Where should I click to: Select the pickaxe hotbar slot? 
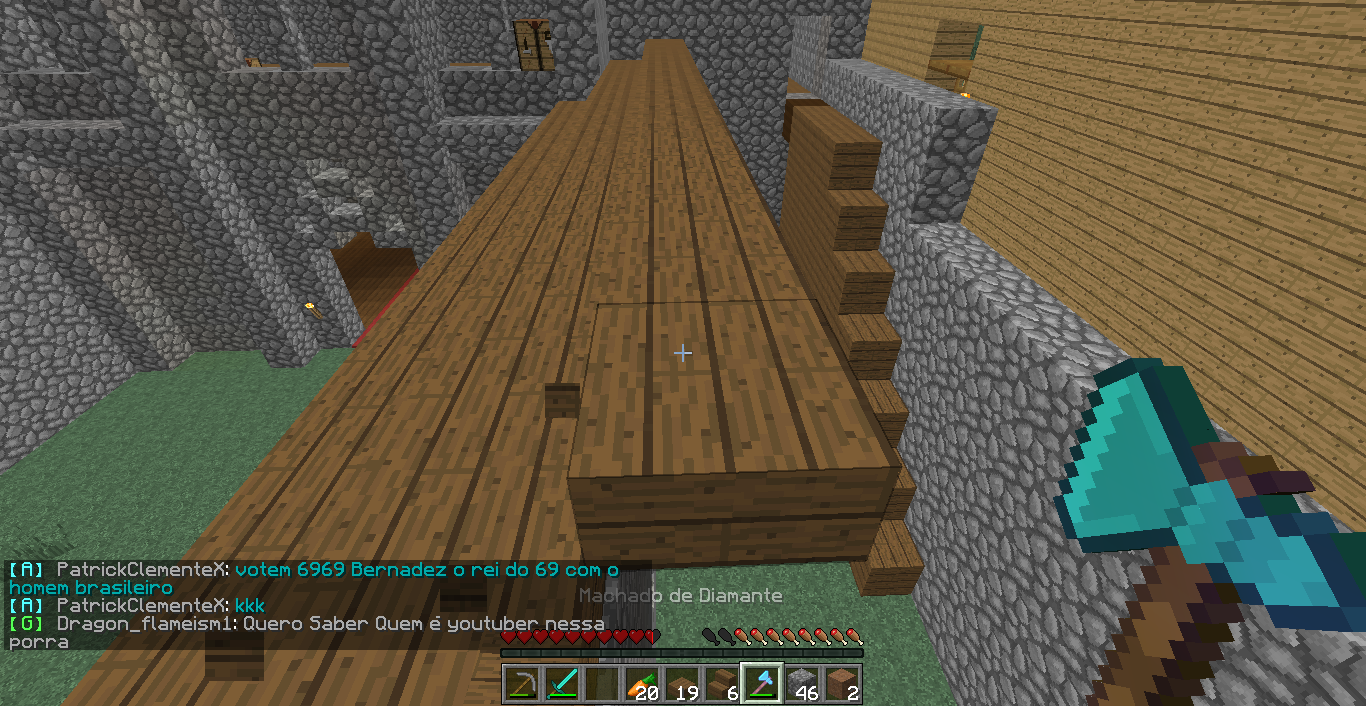pyautogui.click(x=522, y=684)
